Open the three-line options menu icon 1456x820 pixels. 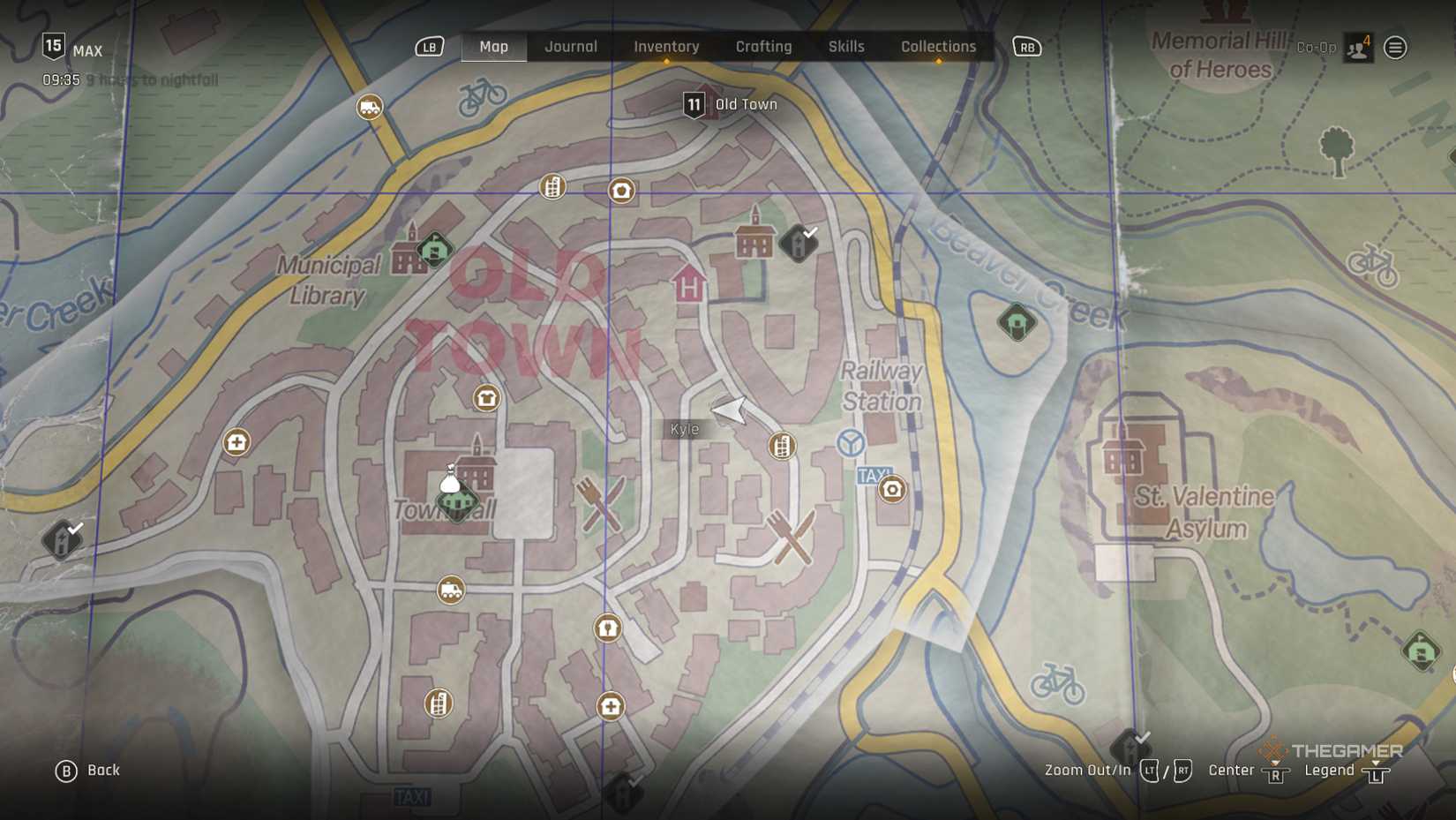pos(1395,48)
